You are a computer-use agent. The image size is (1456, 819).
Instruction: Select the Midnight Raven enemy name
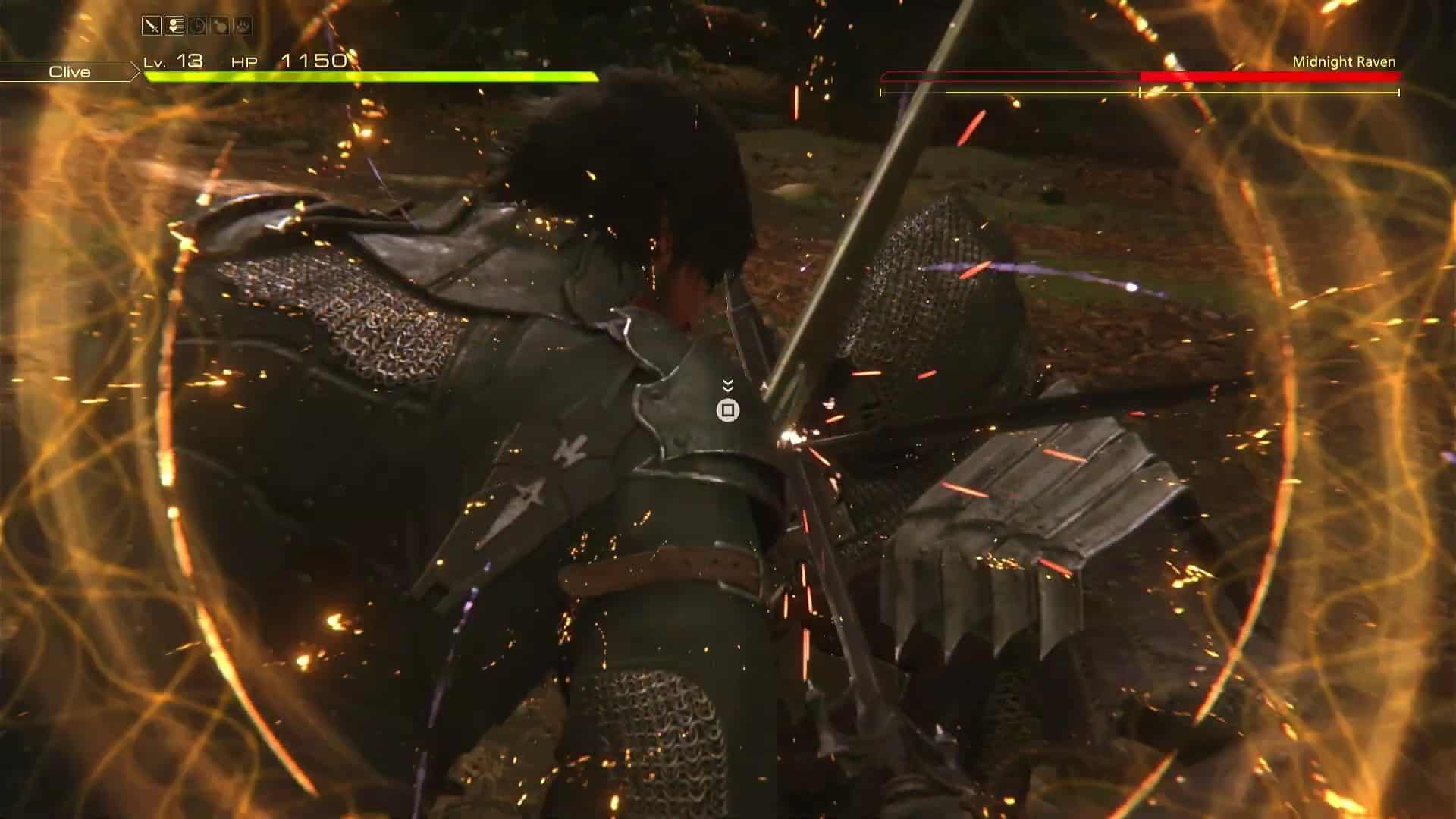pos(1345,63)
